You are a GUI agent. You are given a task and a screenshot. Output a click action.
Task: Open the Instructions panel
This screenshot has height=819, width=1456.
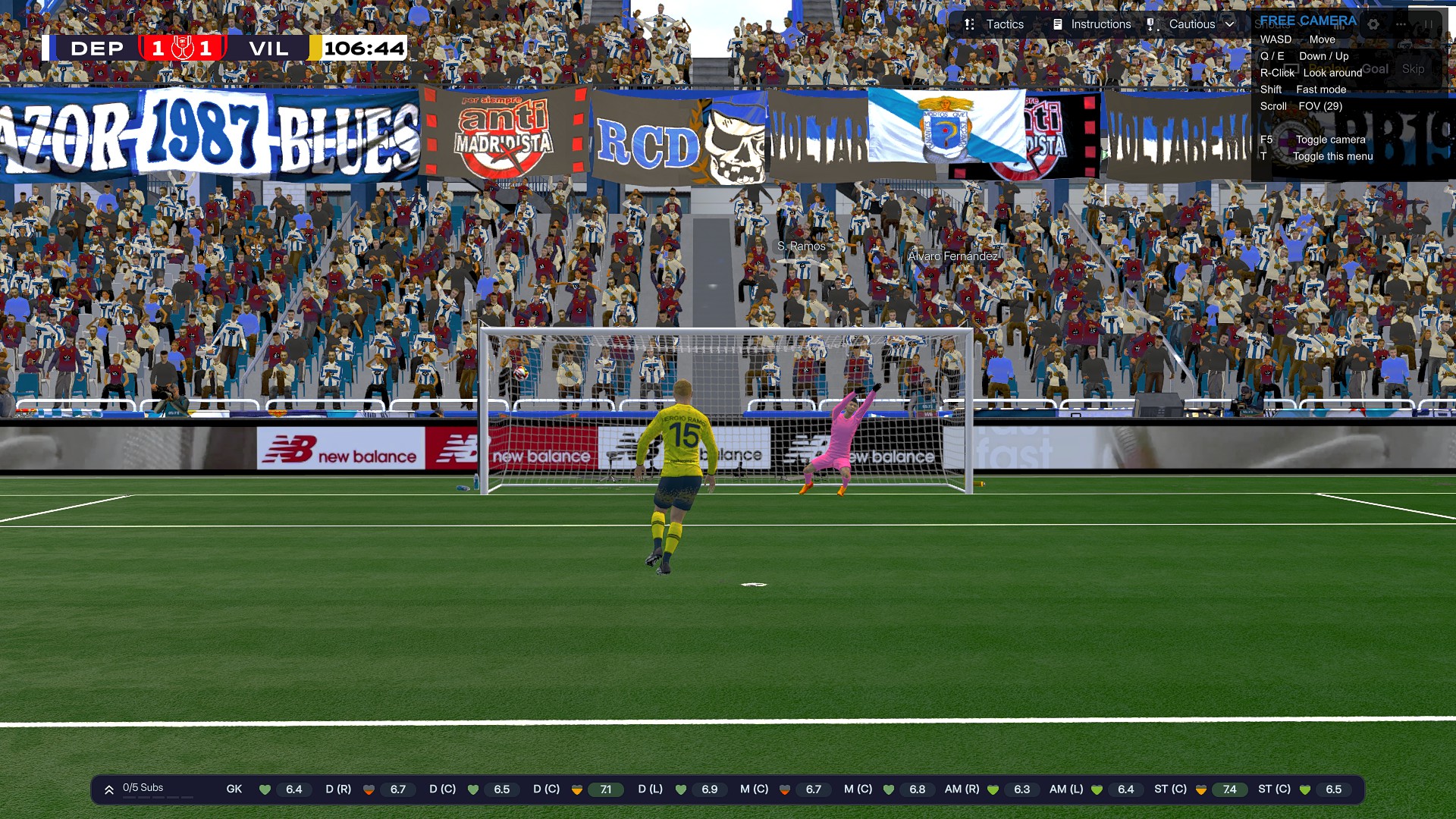coord(1092,24)
